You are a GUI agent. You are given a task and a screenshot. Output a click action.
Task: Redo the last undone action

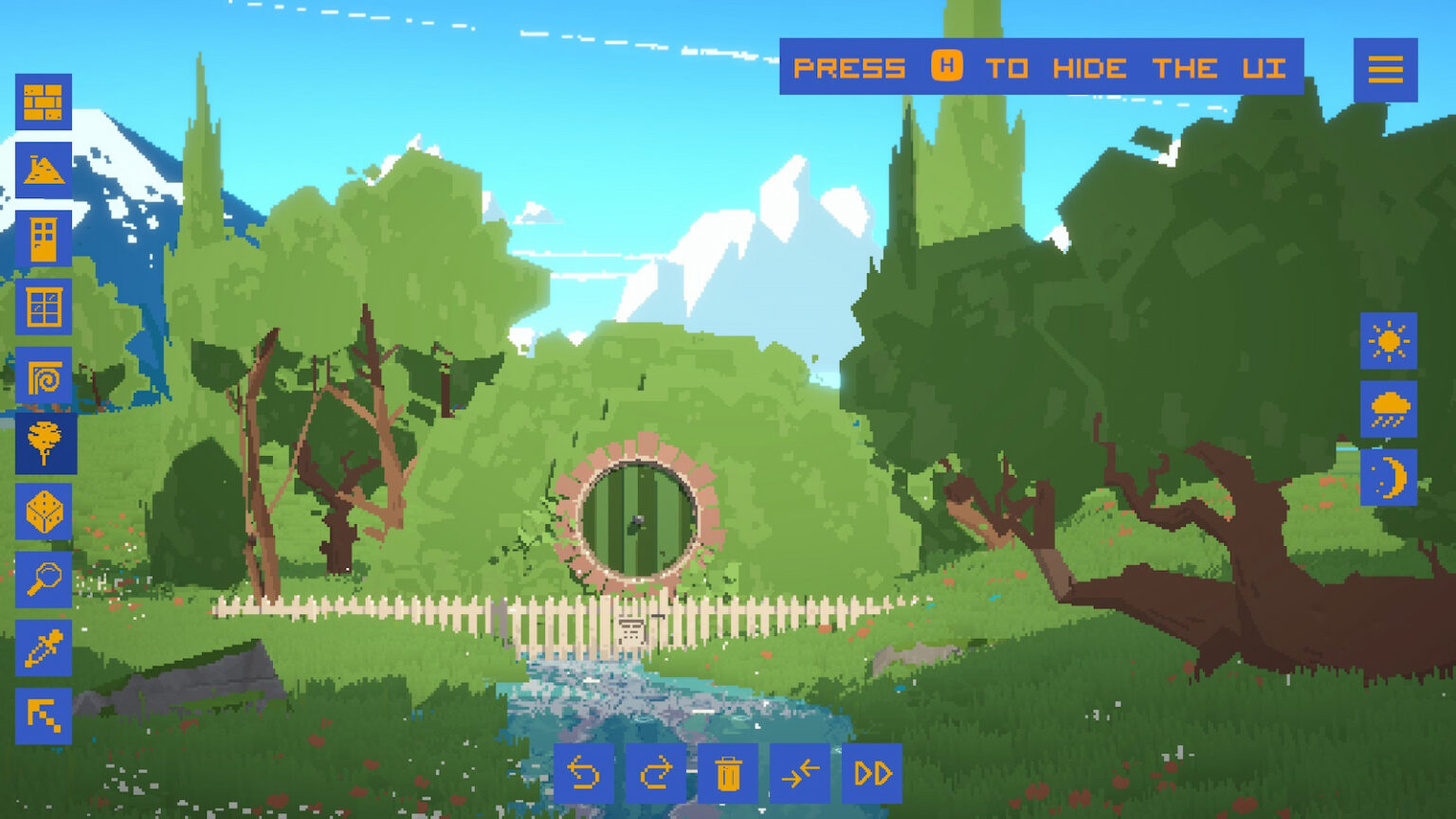pos(656,773)
